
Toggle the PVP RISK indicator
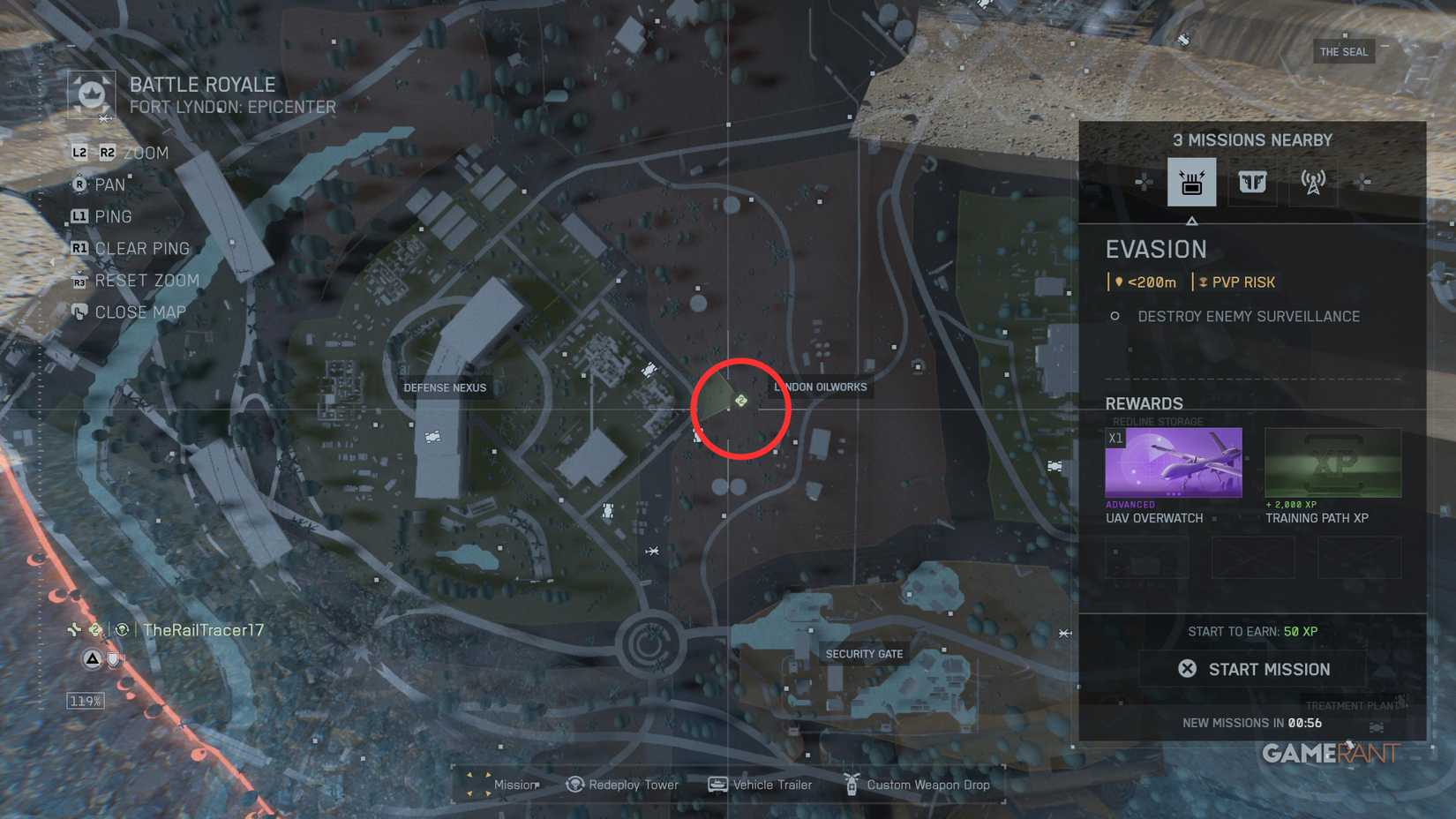coord(1239,282)
